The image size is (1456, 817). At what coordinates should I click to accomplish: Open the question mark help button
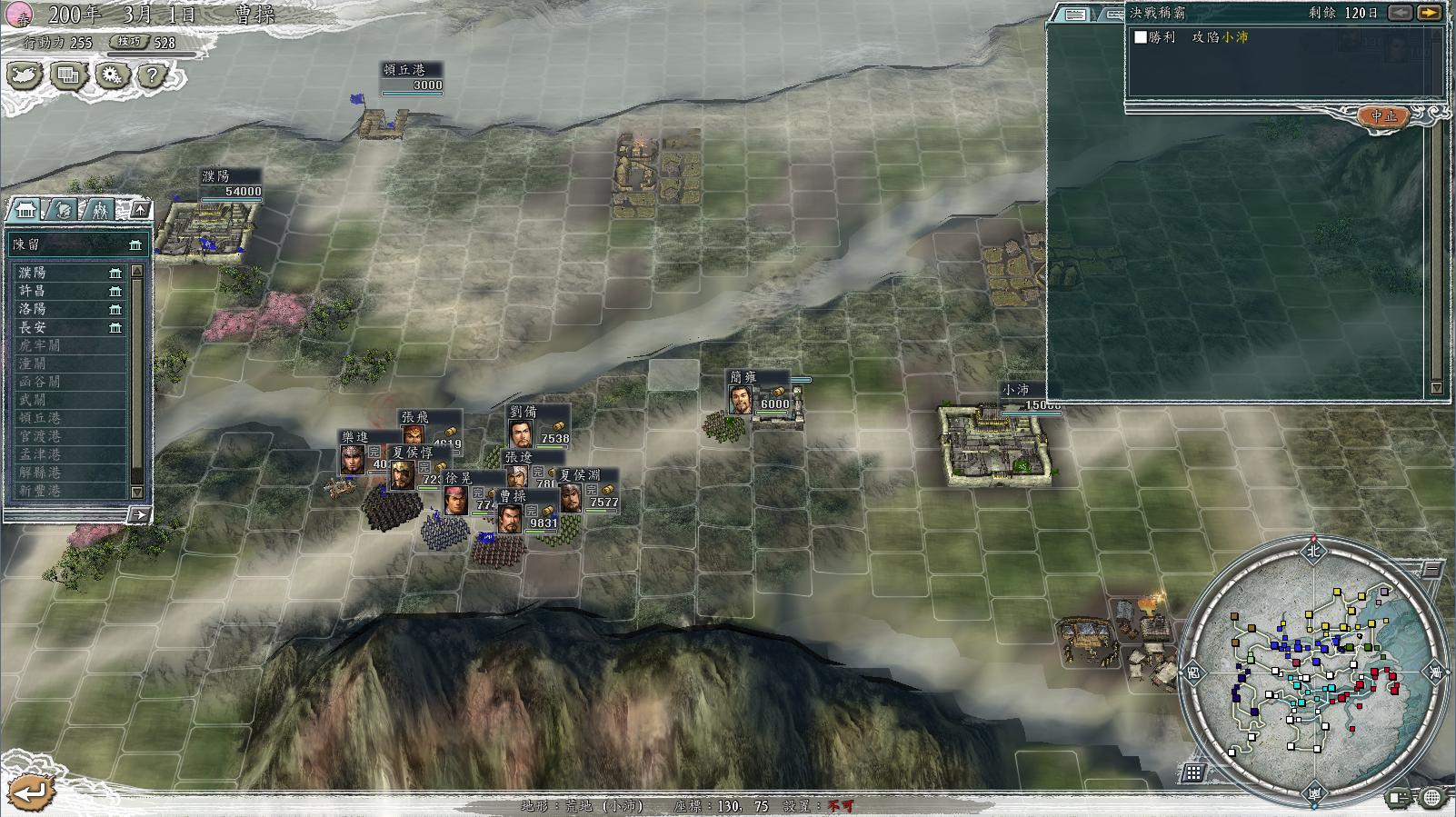153,75
